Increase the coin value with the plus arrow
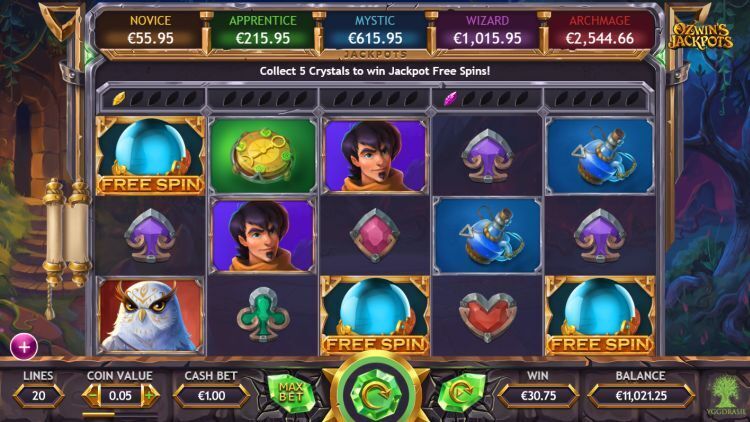750x422 pixels. click(151, 395)
